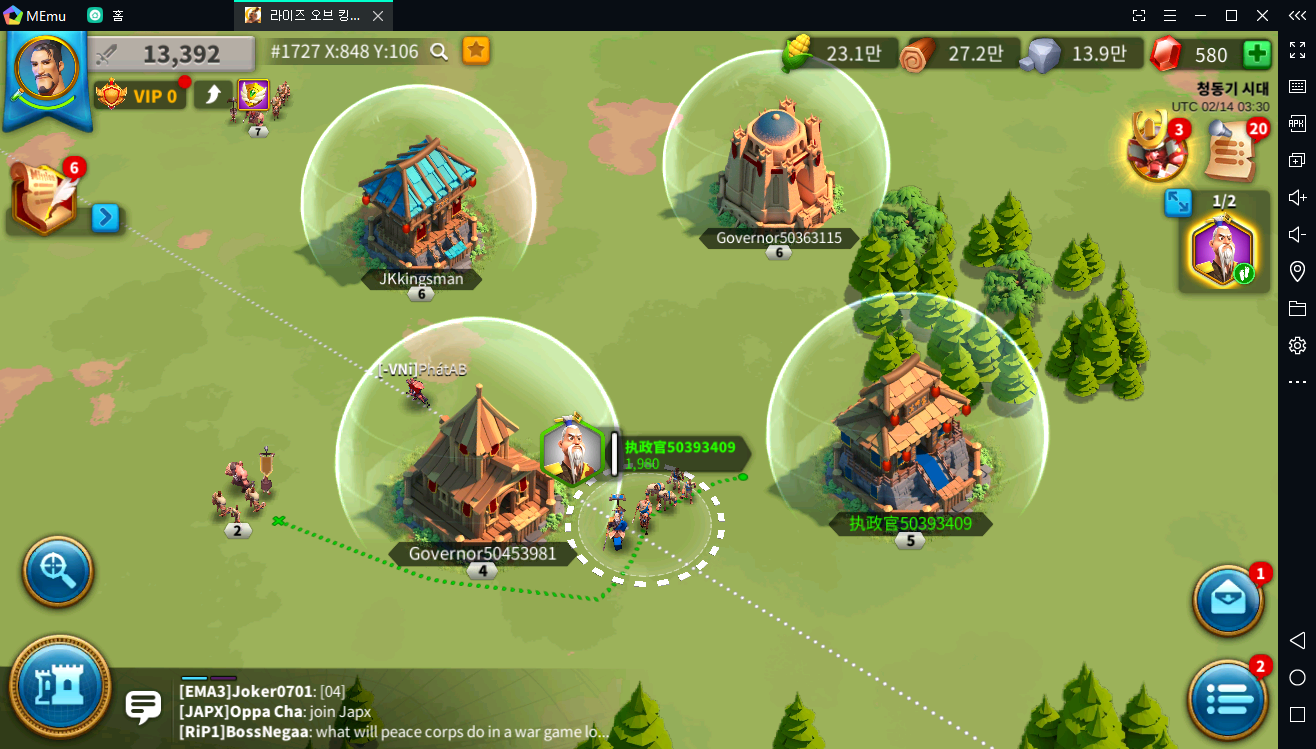This screenshot has width=1316, height=749.
Task: Bookmark this location with the star button
Action: [476, 51]
